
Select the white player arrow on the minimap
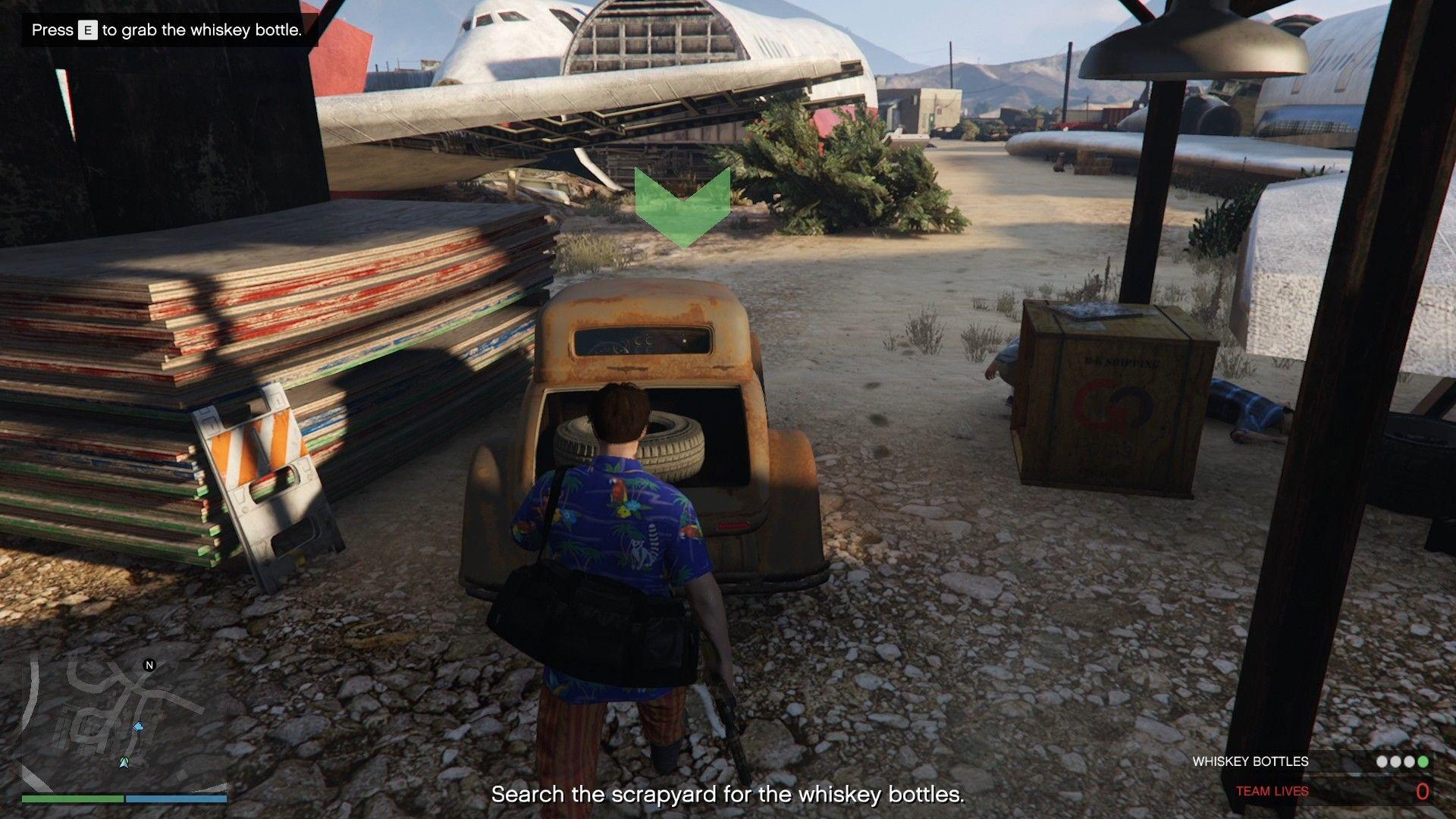pos(124,763)
